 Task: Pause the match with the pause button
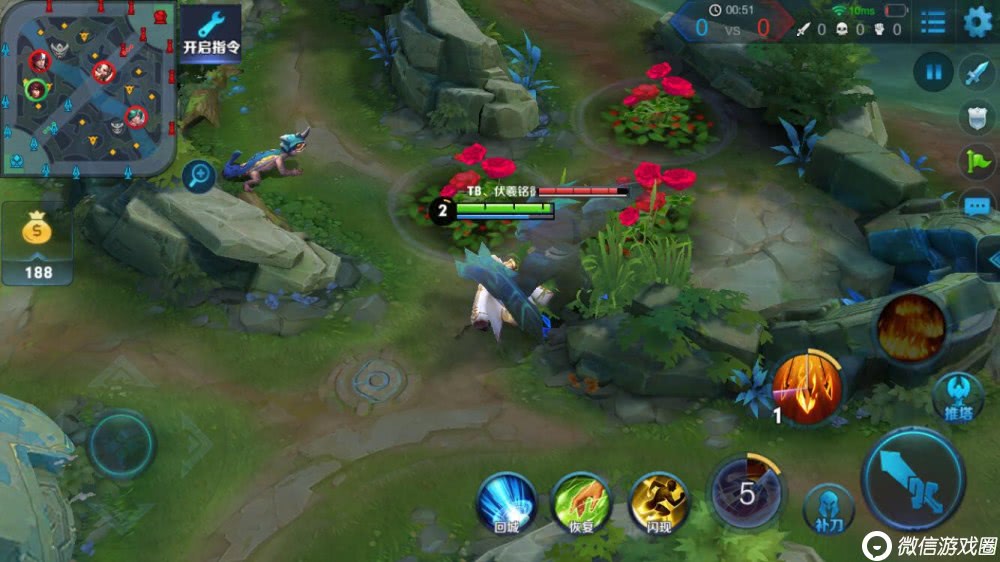coord(934,72)
